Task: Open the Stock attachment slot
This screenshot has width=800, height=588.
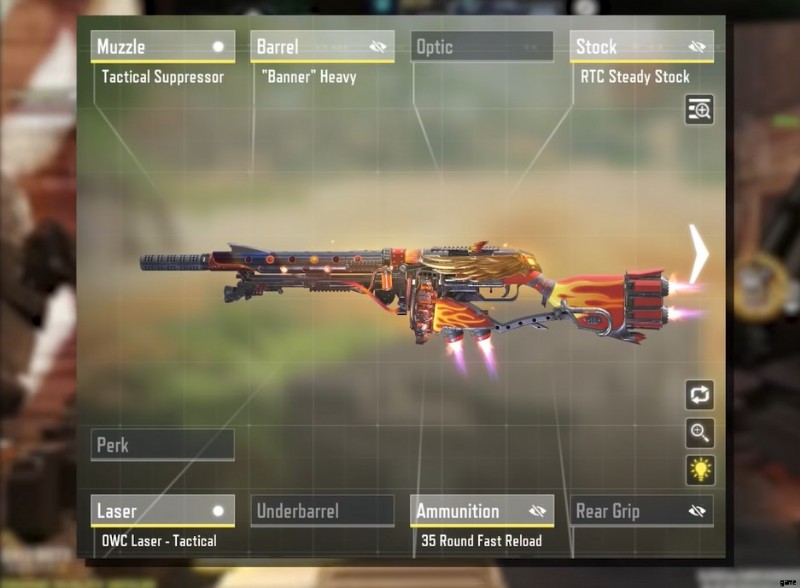Action: [625, 47]
